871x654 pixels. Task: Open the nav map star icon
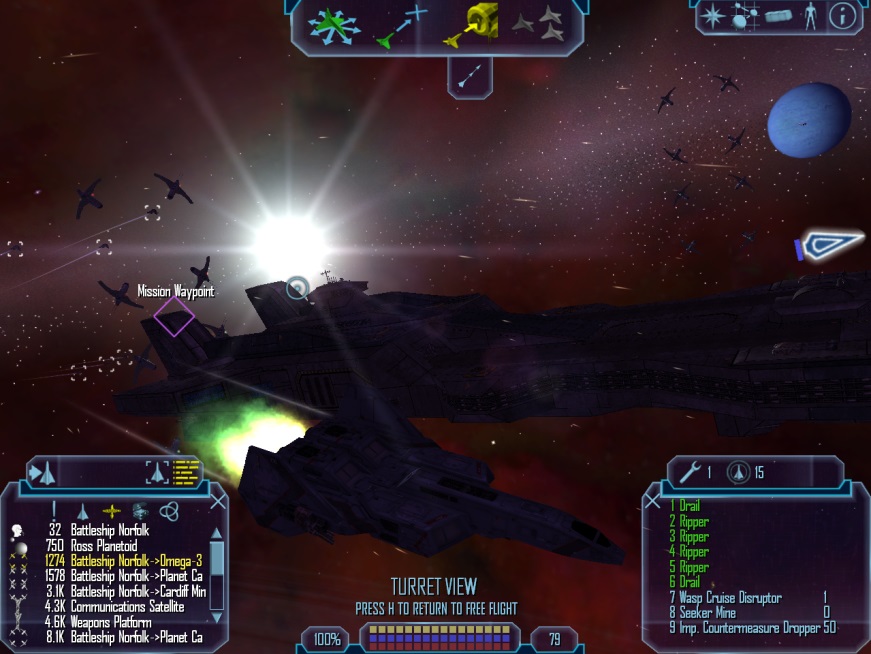pyautogui.click(x=712, y=15)
